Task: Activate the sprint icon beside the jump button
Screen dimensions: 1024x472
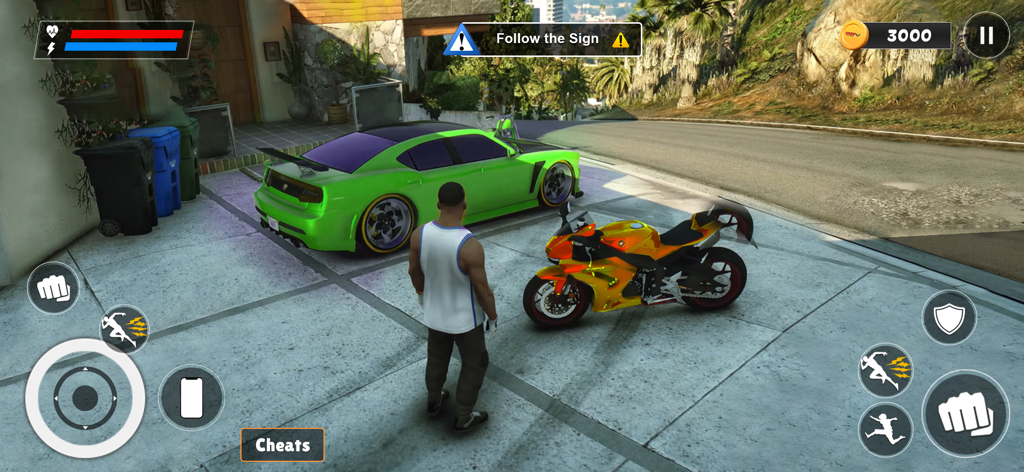Action: point(885,370)
